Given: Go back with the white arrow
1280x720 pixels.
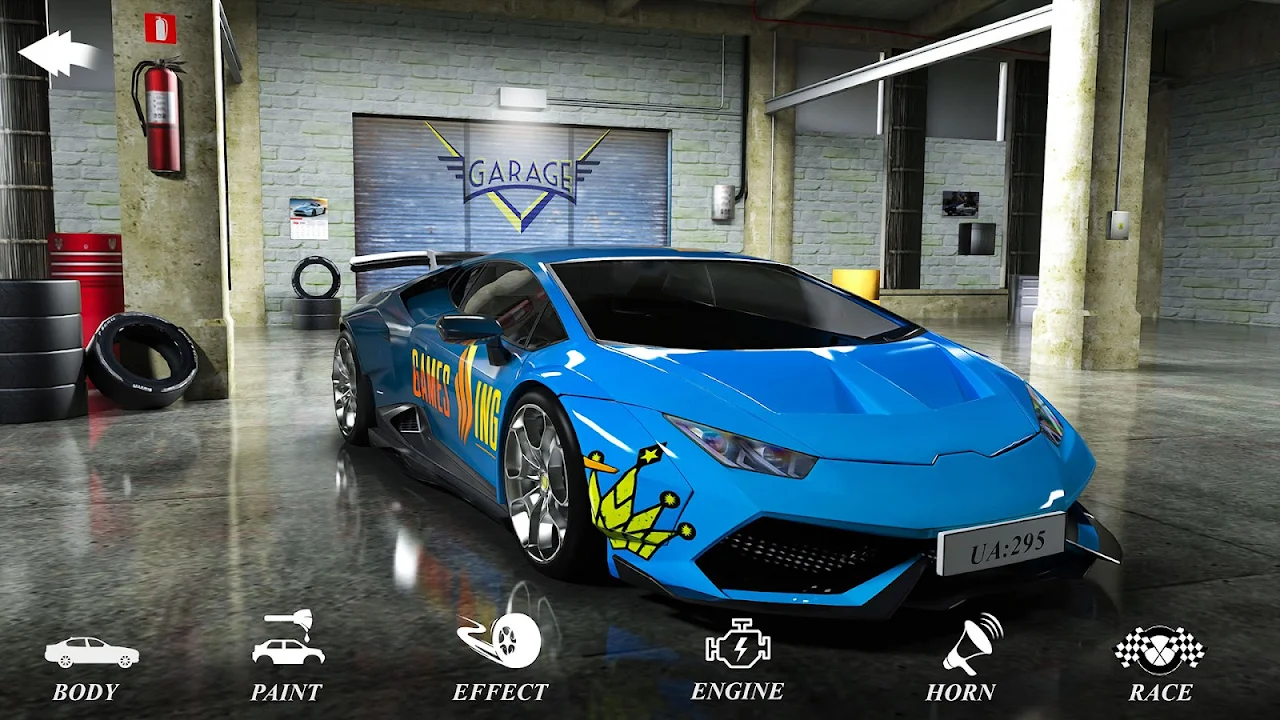Looking at the screenshot, I should [x=58, y=52].
